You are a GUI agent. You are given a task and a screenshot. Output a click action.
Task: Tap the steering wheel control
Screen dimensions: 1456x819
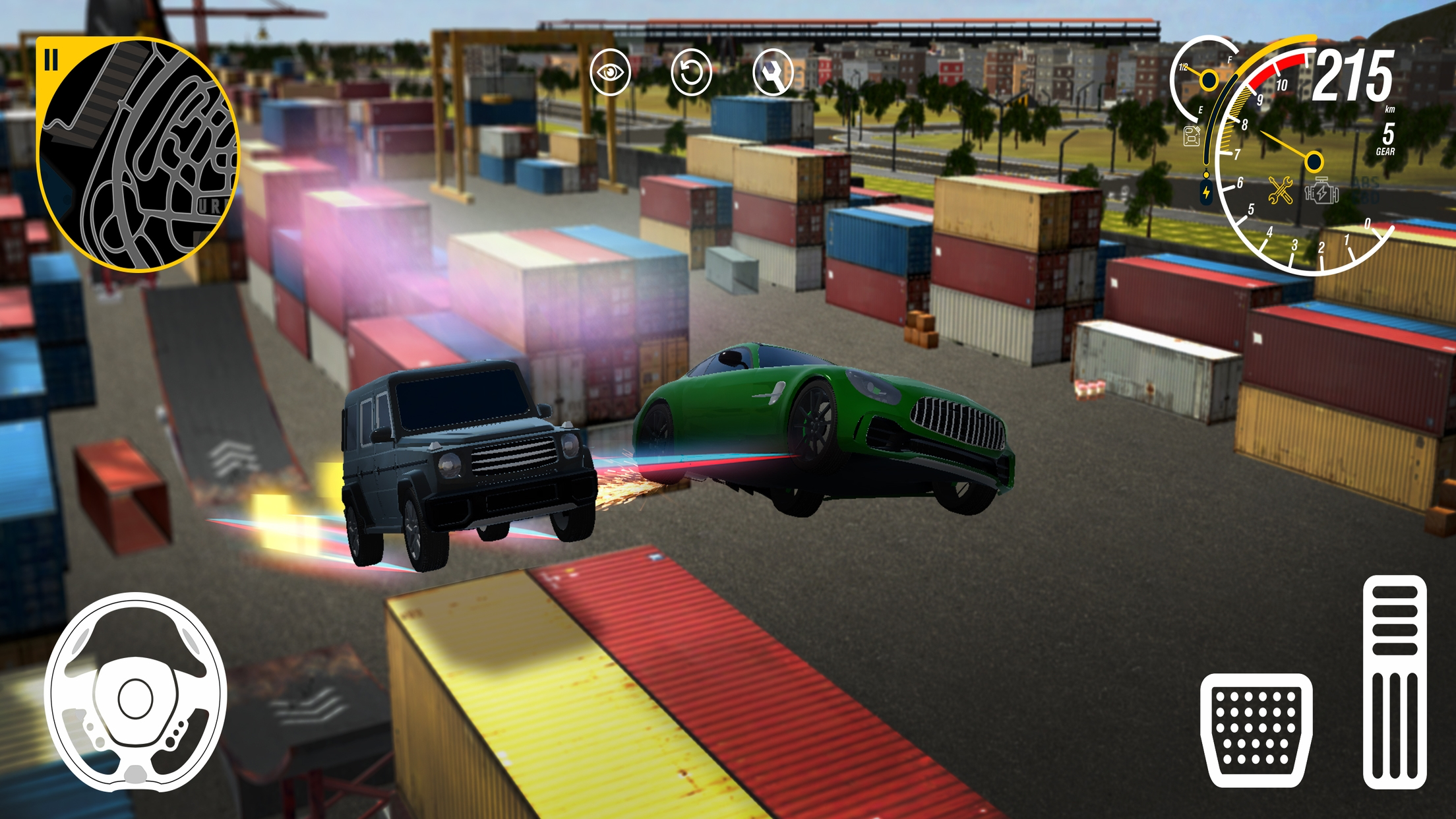(x=136, y=692)
